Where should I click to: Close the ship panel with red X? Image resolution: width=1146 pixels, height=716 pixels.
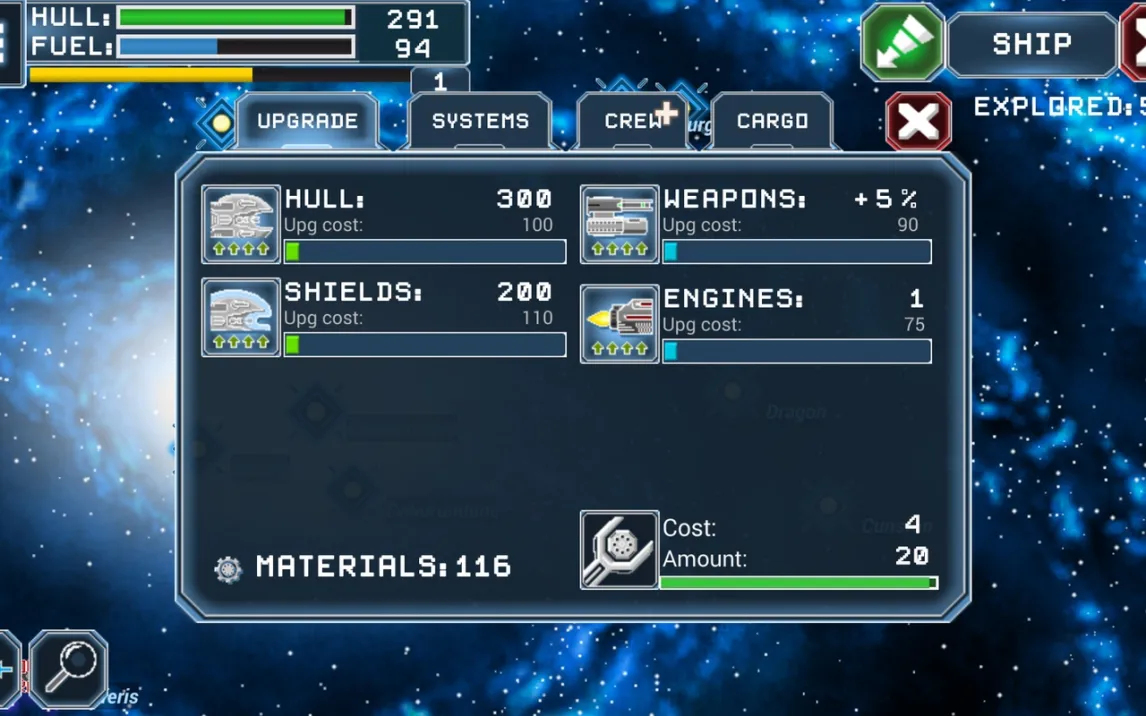[x=918, y=122]
